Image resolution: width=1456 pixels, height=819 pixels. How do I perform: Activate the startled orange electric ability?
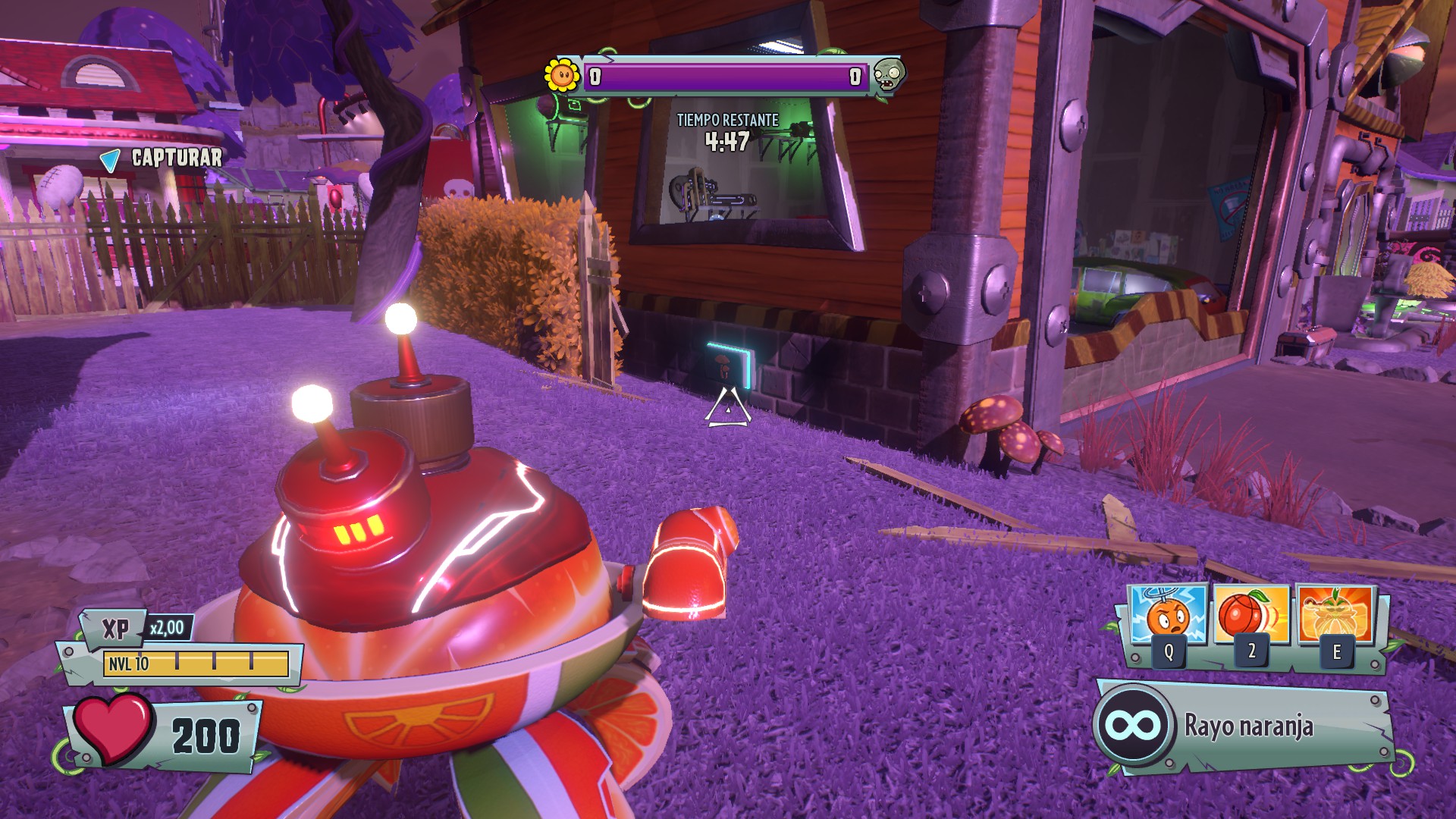click(1169, 616)
